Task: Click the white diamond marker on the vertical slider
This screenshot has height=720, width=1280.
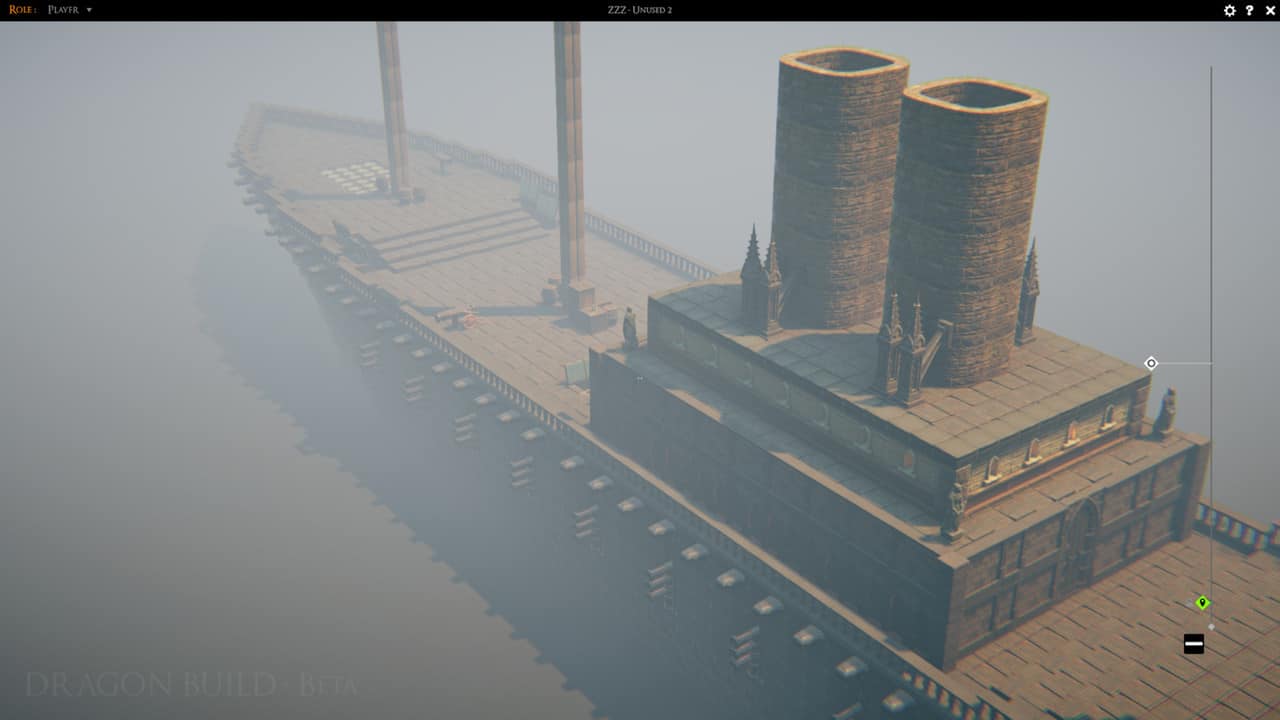Action: [1151, 363]
